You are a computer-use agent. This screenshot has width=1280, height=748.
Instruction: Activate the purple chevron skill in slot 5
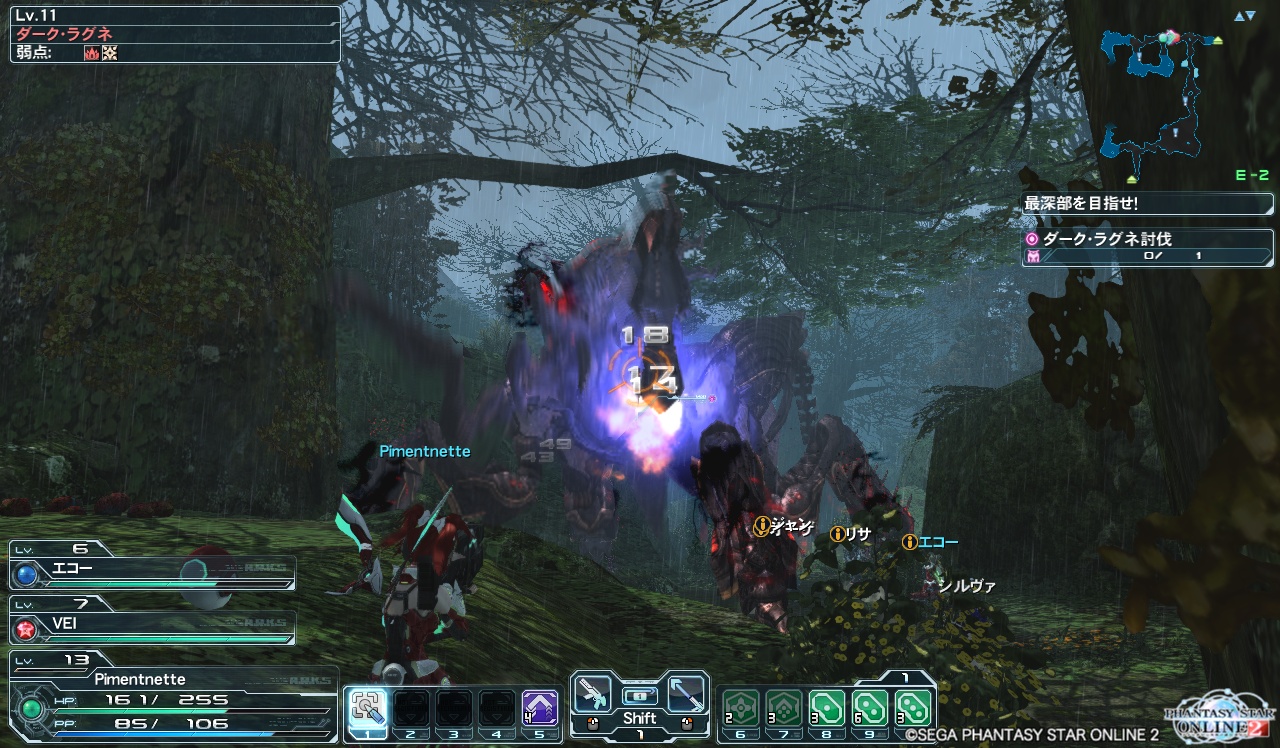coord(540,708)
